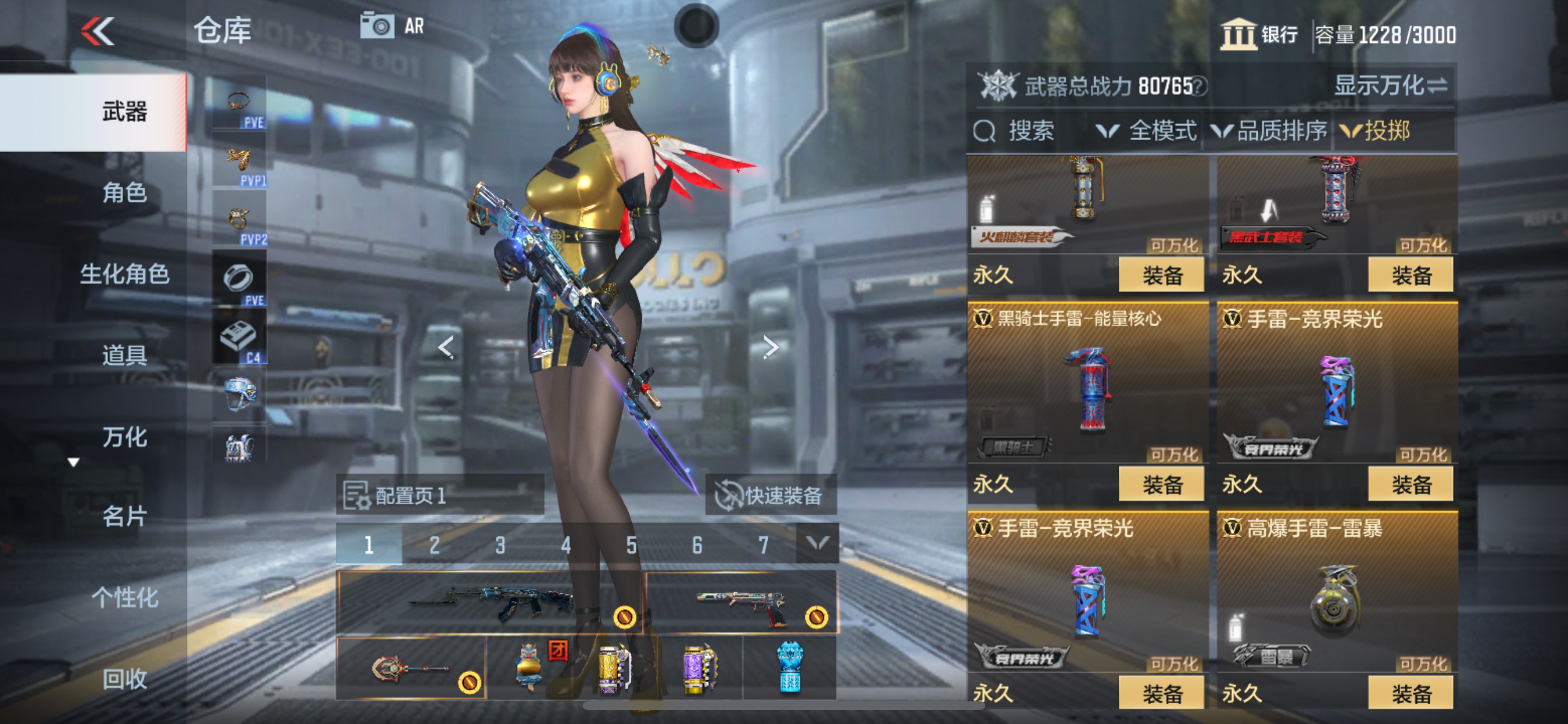Toggle 显示万化 display
1568x724 pixels.
[1390, 86]
